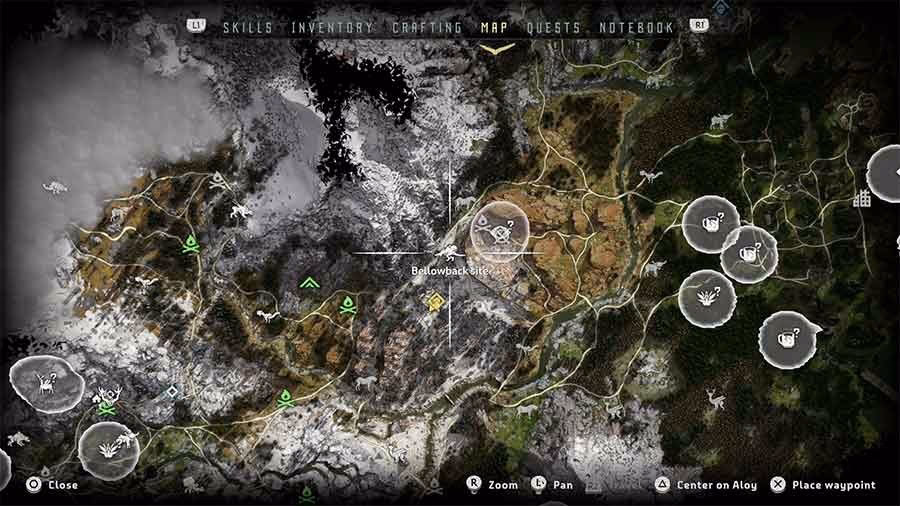Open the Inventory tab
Image resolution: width=900 pixels, height=506 pixels.
(333, 28)
